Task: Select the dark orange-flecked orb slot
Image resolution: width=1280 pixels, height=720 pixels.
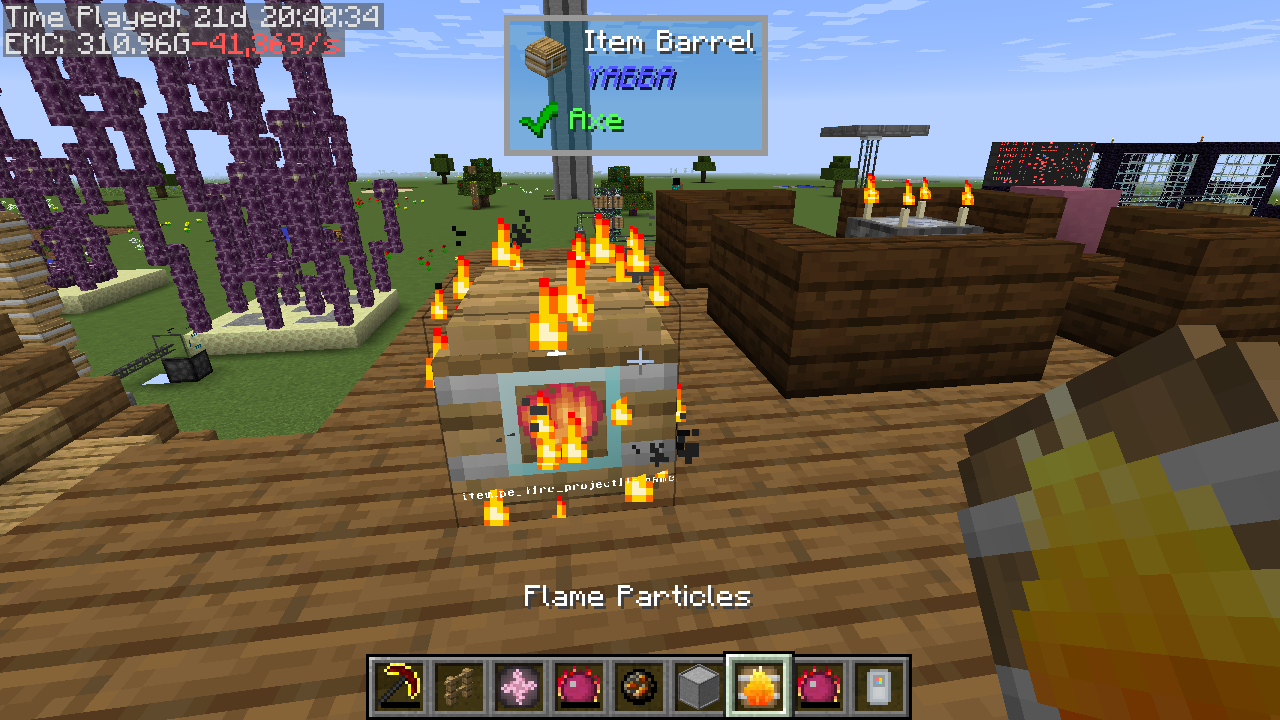Action: [x=638, y=687]
